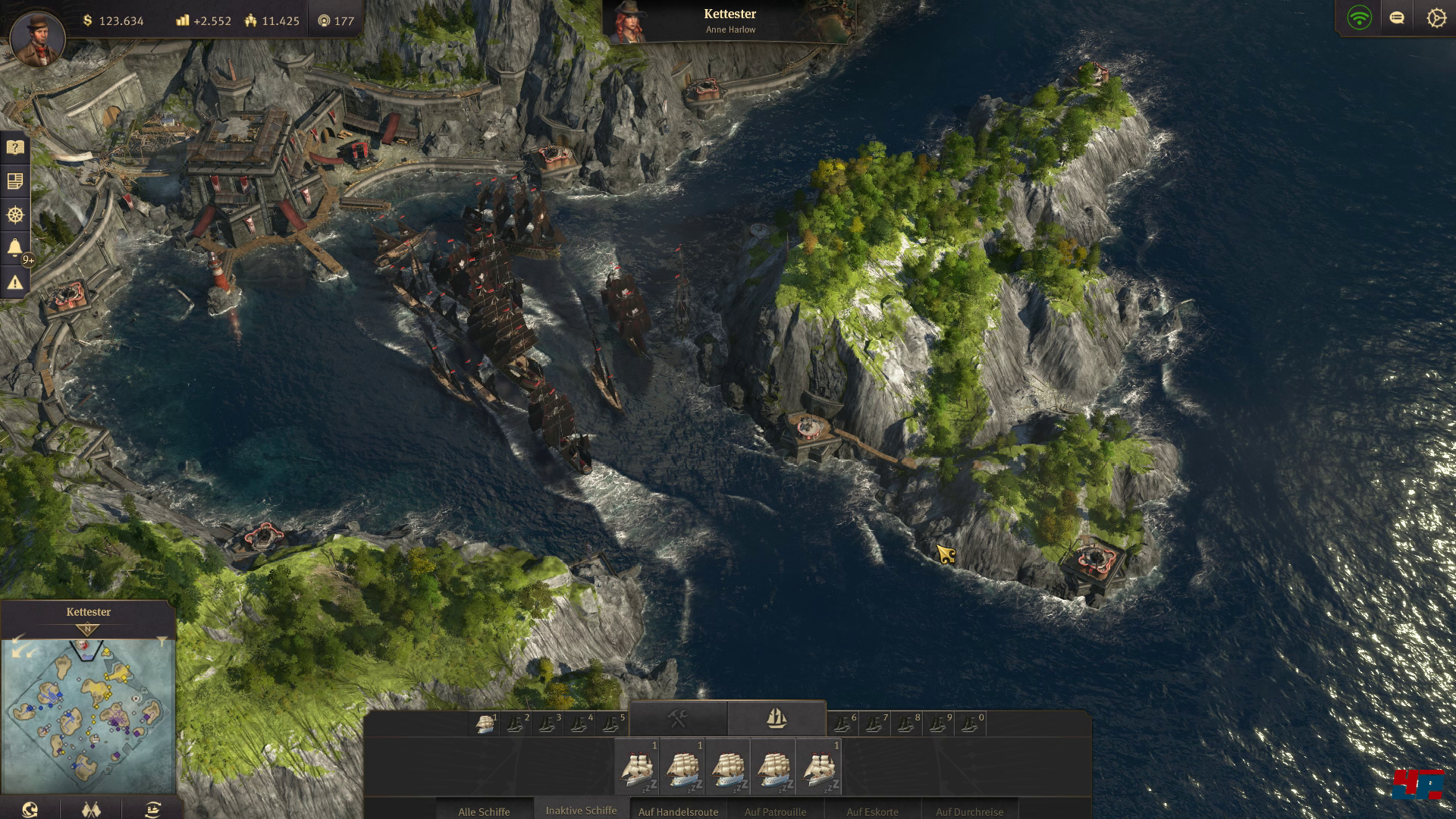The width and height of the screenshot is (1456, 819).
Task: Select ship group 1
Action: [x=485, y=724]
